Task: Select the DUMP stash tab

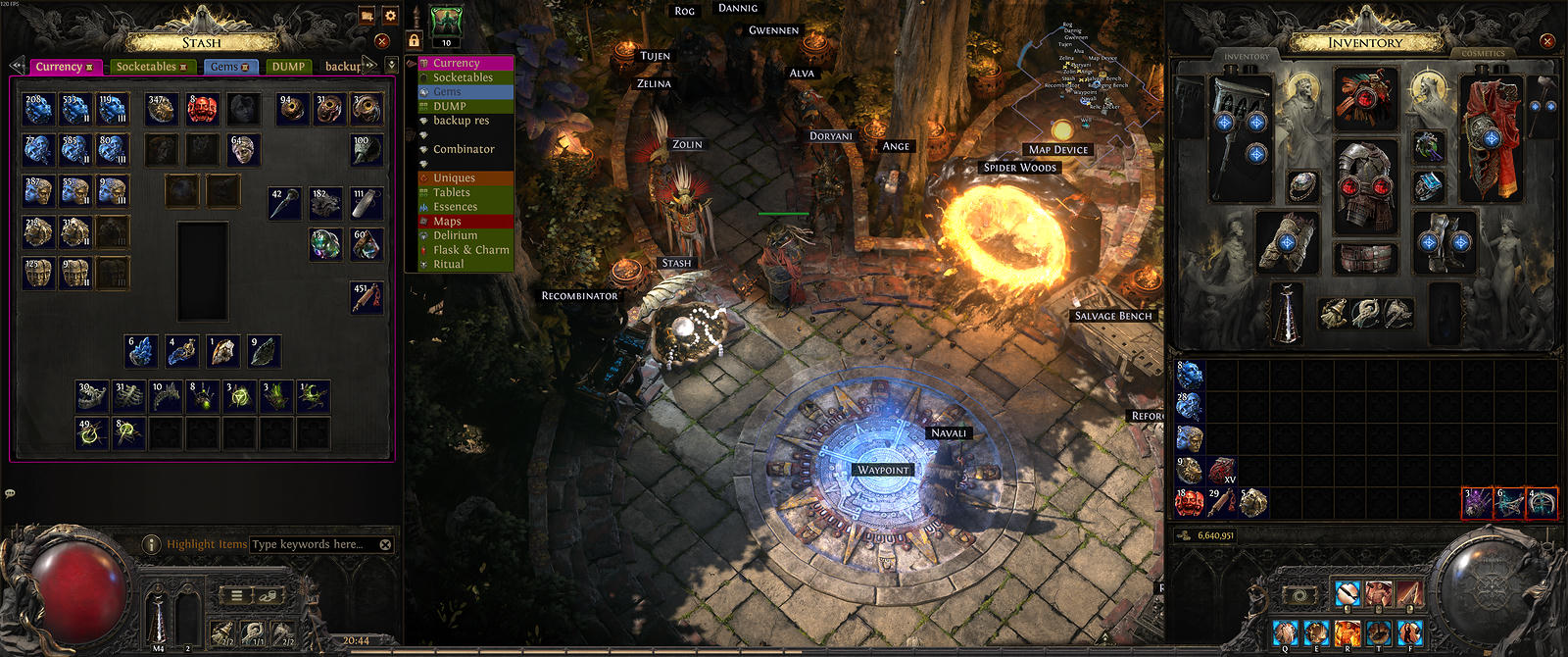Action: tap(288, 67)
